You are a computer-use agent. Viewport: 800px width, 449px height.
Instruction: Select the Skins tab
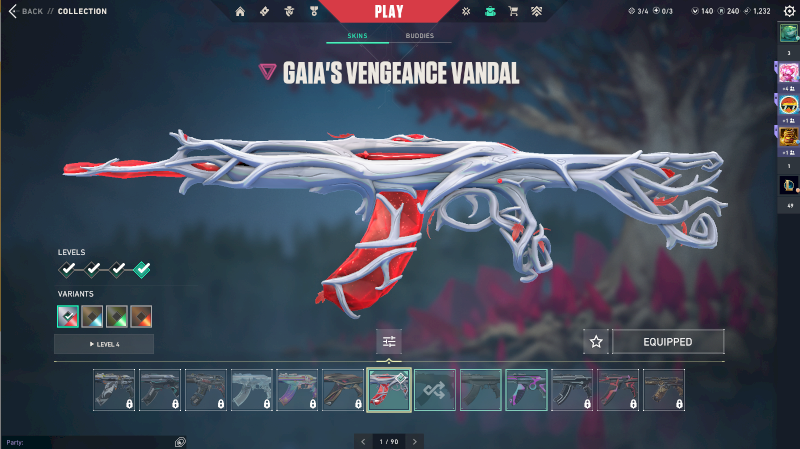(357, 36)
